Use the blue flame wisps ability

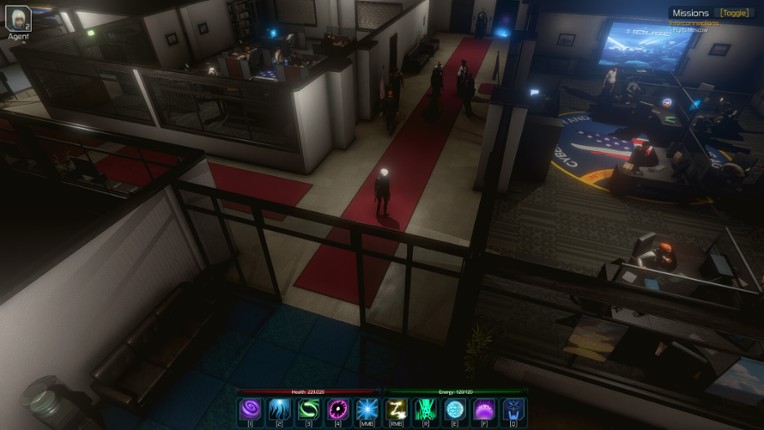(280, 410)
